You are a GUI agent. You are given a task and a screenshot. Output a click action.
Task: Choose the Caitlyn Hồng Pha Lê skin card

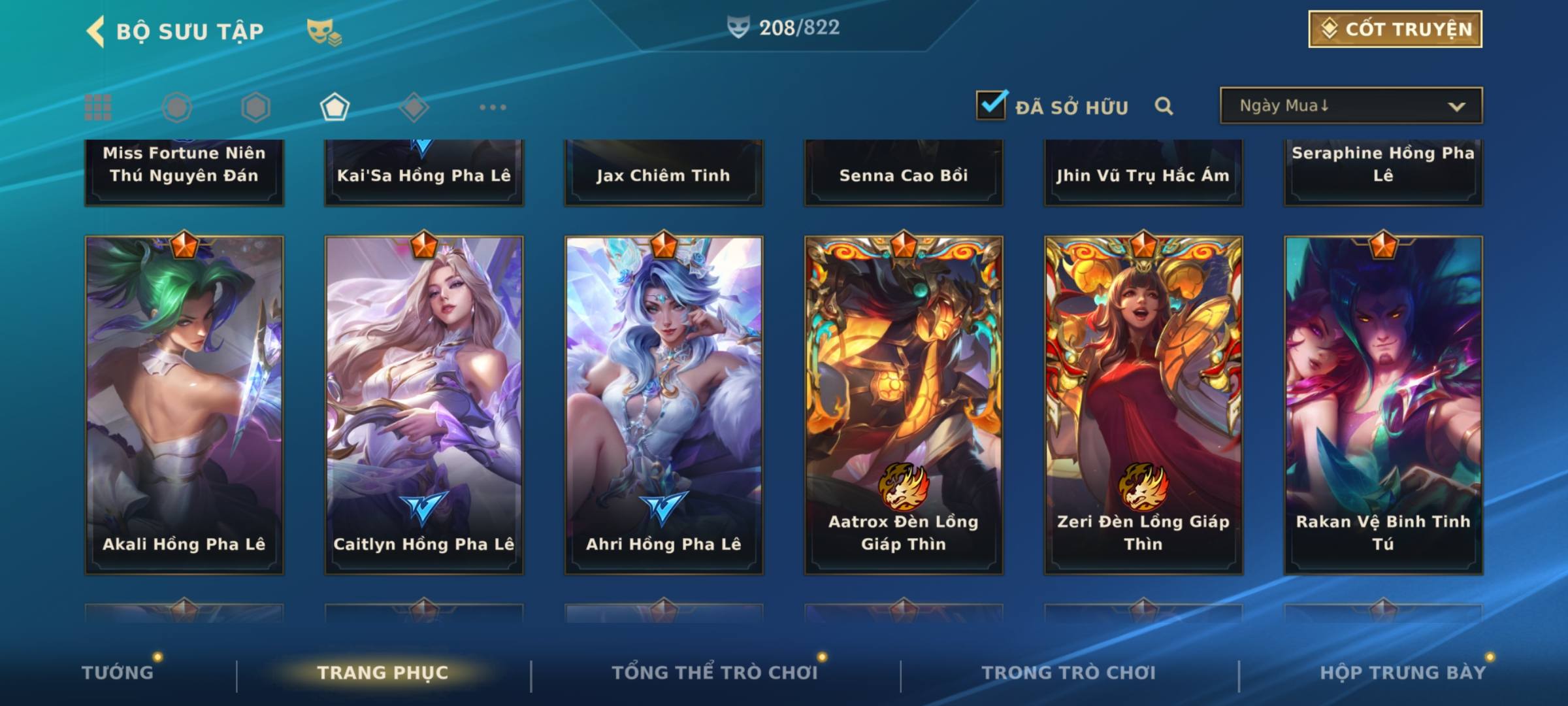click(x=424, y=405)
